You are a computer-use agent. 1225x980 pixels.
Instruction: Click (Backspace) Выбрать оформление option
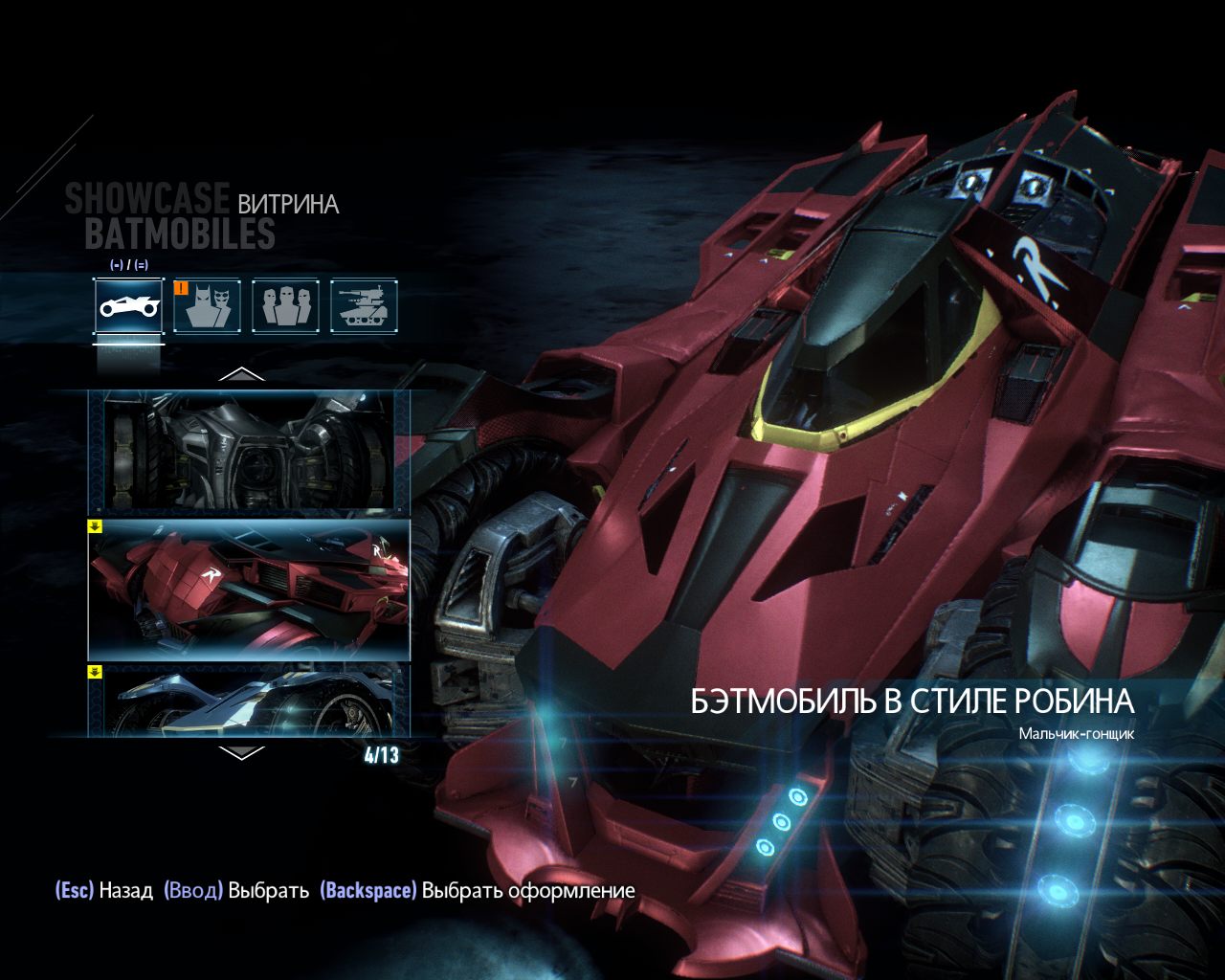pyautogui.click(x=478, y=889)
